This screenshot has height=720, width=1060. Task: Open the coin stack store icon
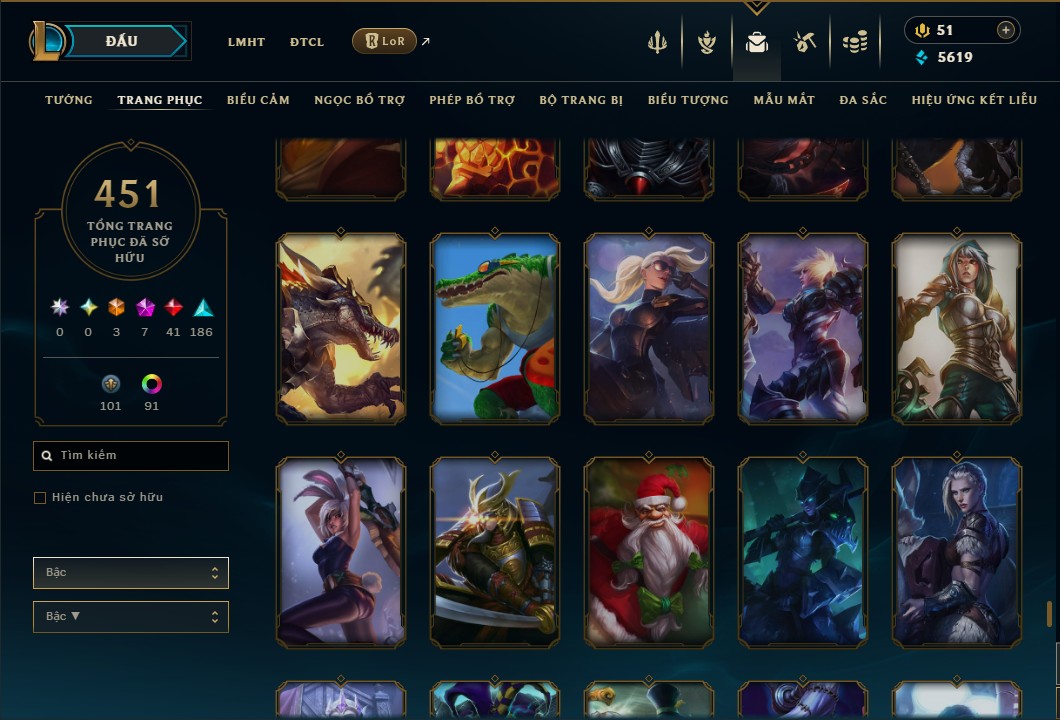coord(854,42)
